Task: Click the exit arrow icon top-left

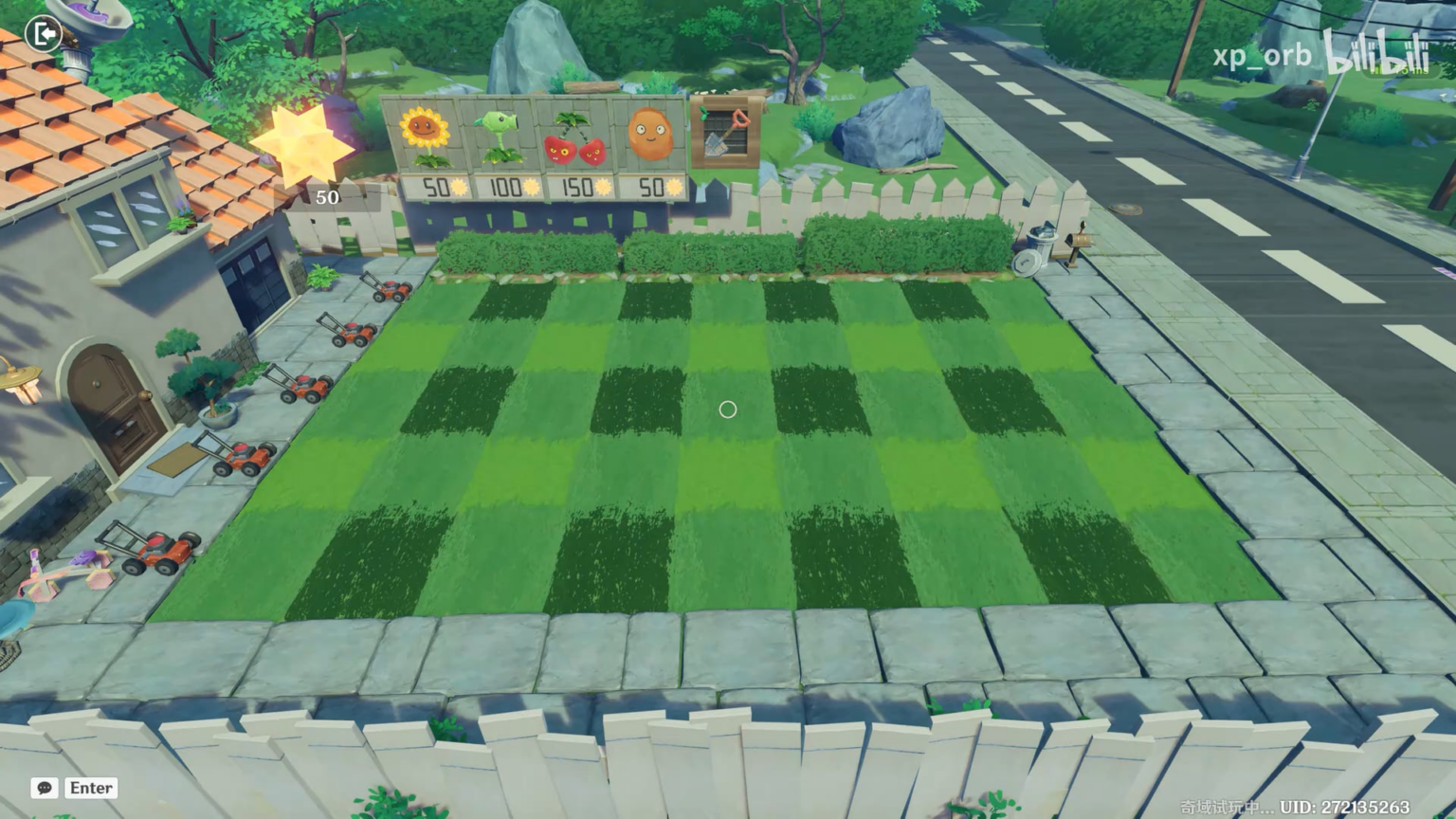Action: (42, 33)
